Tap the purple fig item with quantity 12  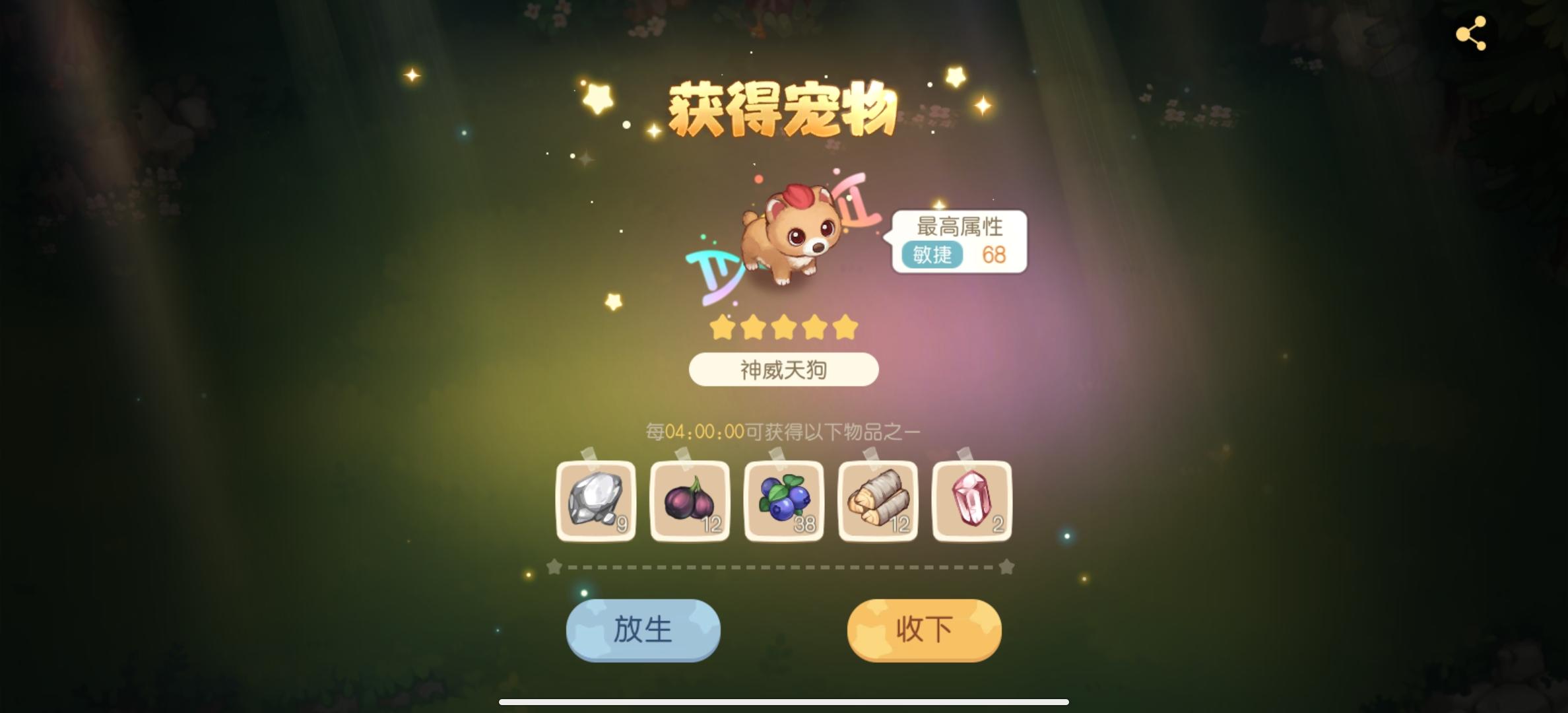pos(690,502)
